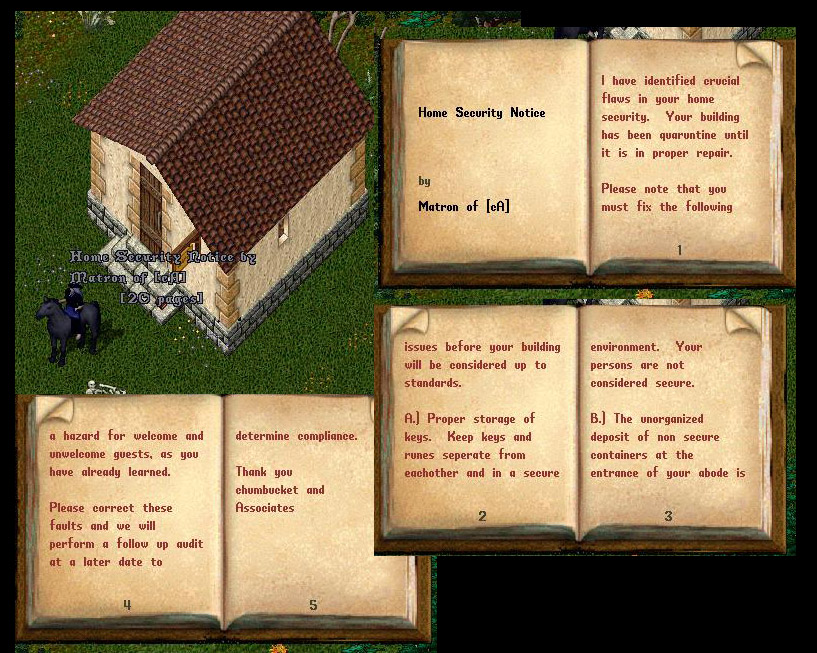817x653 pixels.
Task: Click the book title 'Home Security Notice'
Action: [481, 113]
